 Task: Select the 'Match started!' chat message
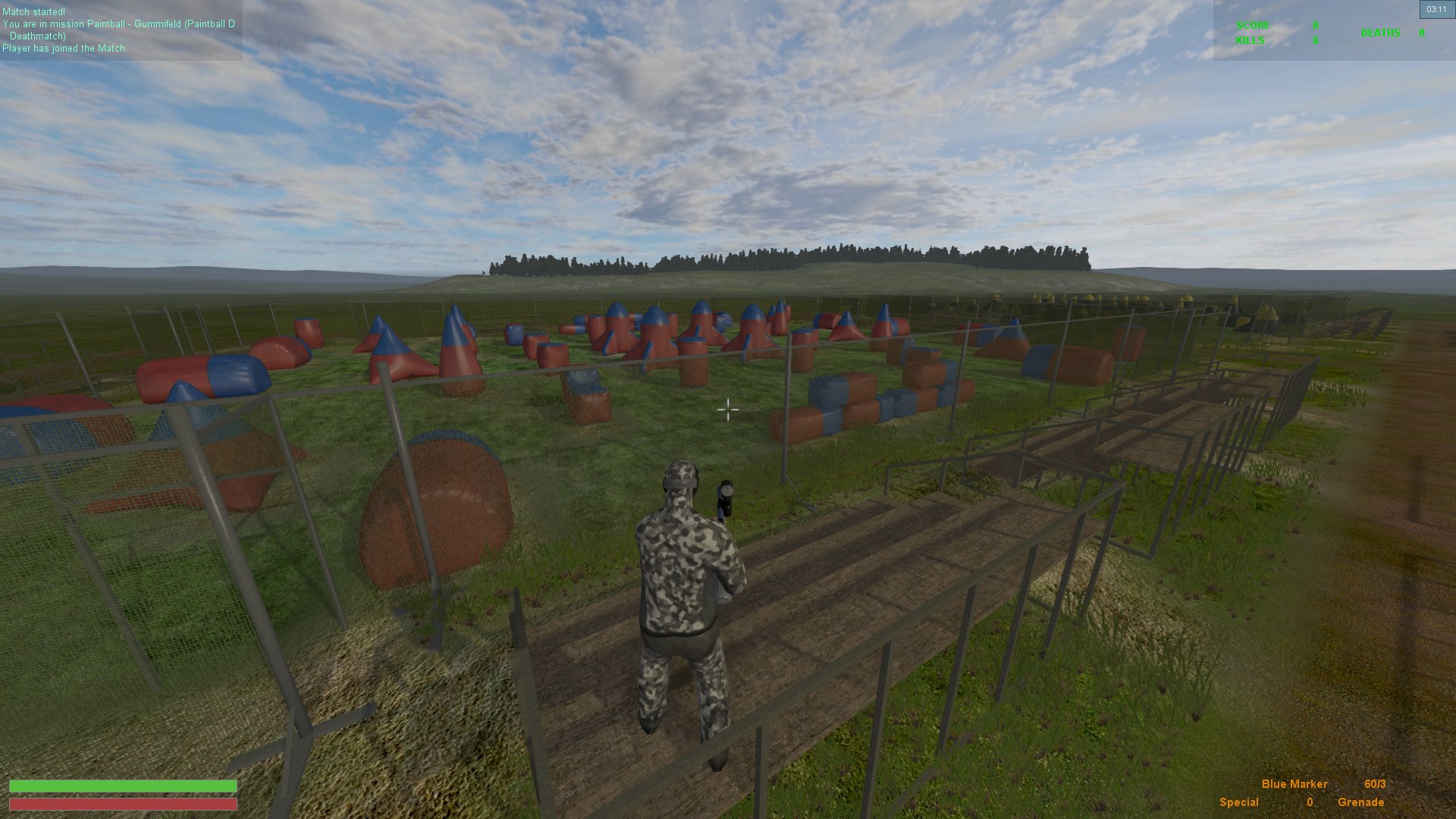coord(34,11)
